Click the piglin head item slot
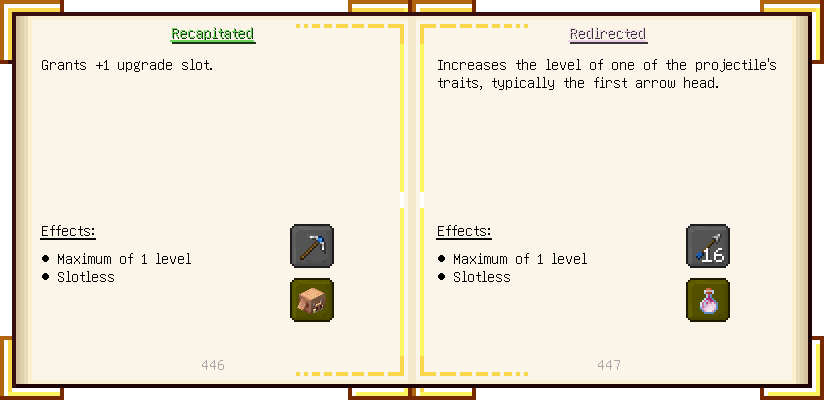This screenshot has width=824, height=400. point(312,300)
